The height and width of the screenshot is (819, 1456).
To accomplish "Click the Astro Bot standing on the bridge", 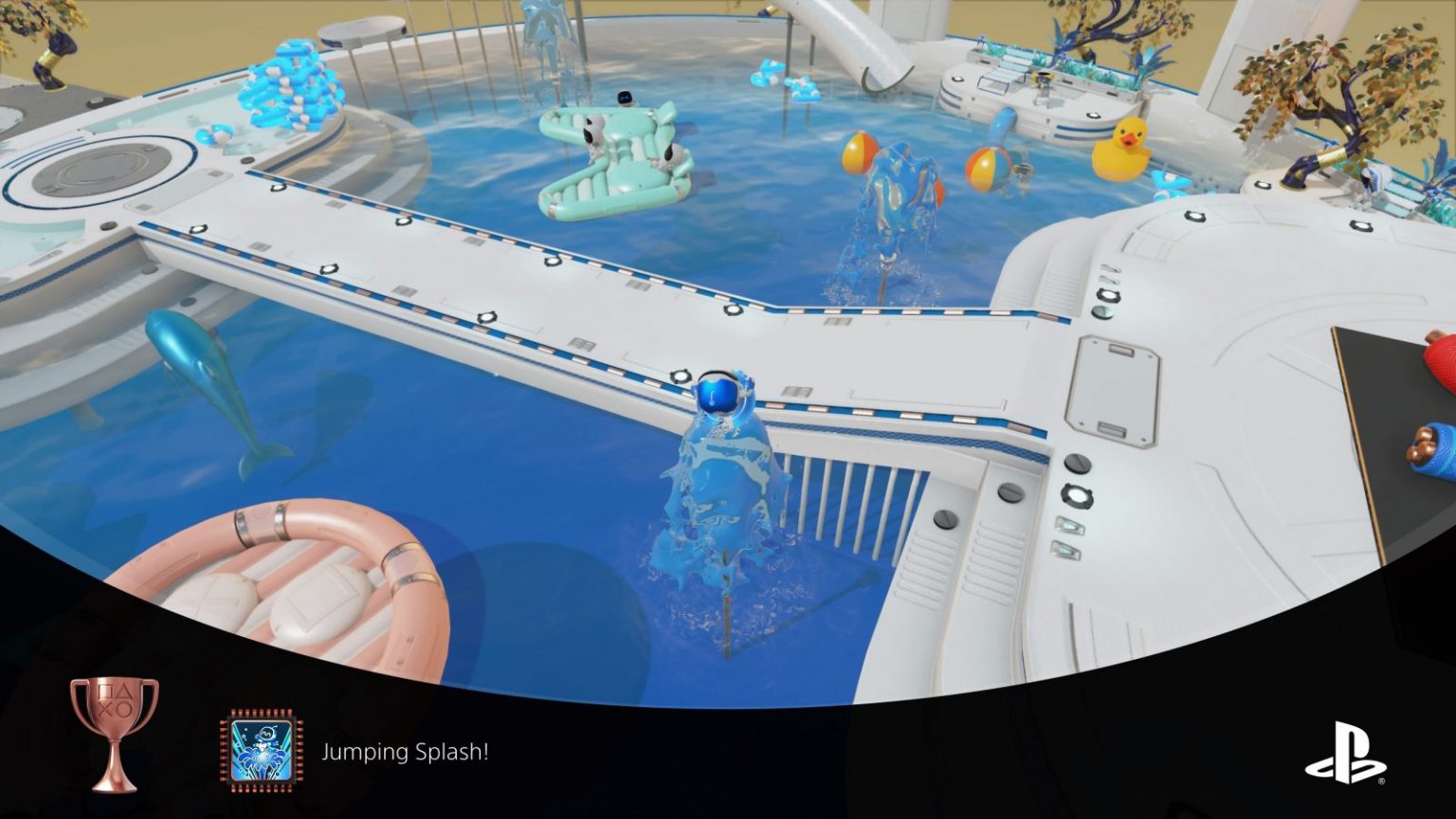I will pyautogui.click(x=719, y=392).
